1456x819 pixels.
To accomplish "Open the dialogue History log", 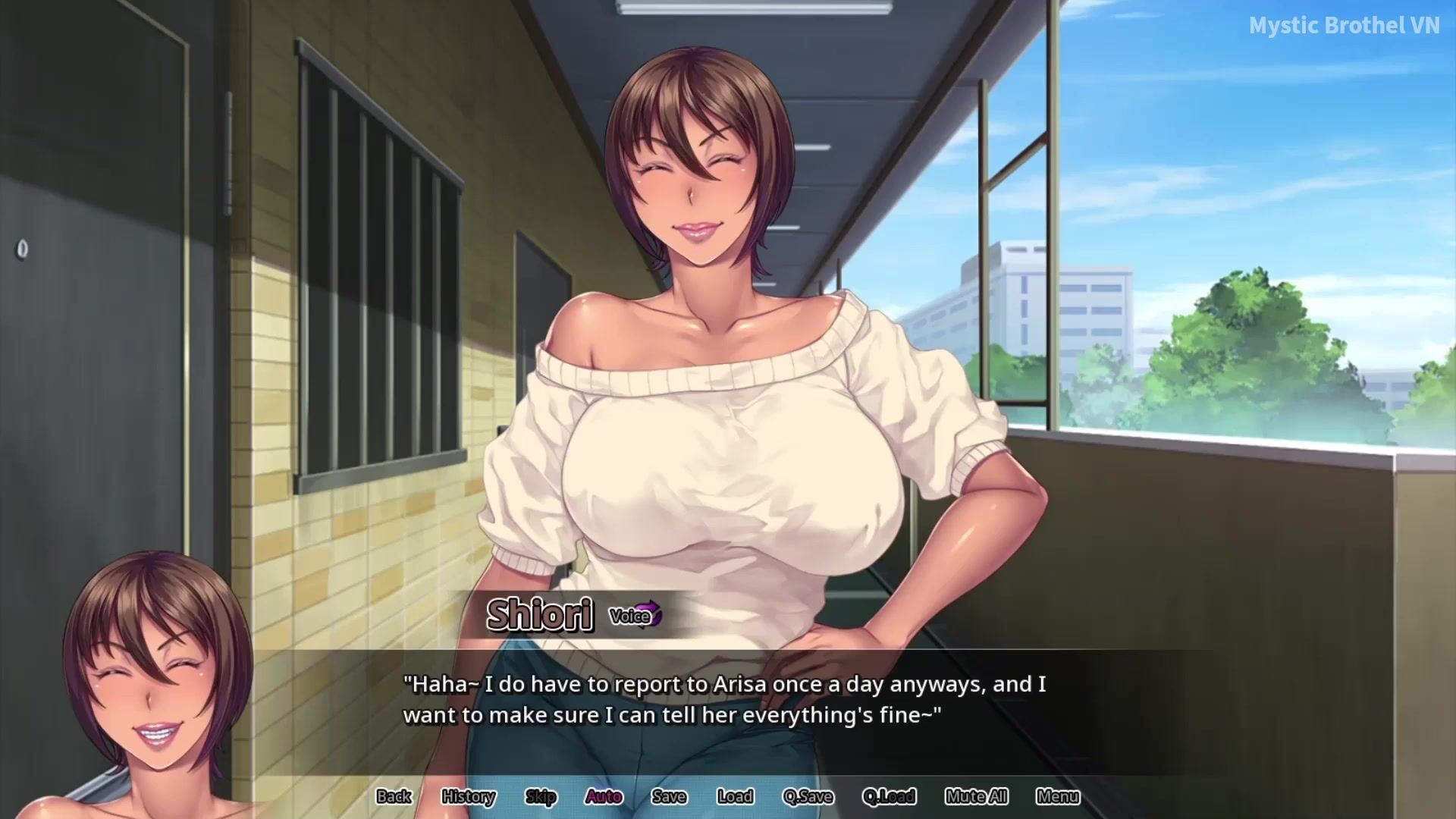I will coord(468,796).
